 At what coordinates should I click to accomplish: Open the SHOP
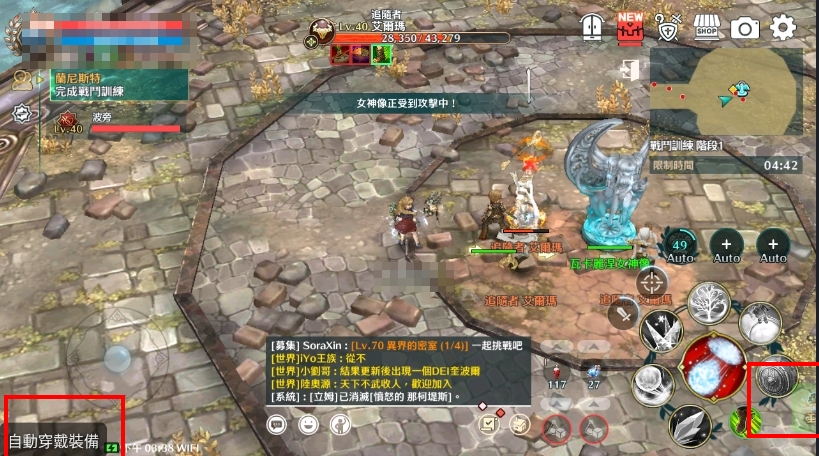[x=707, y=27]
